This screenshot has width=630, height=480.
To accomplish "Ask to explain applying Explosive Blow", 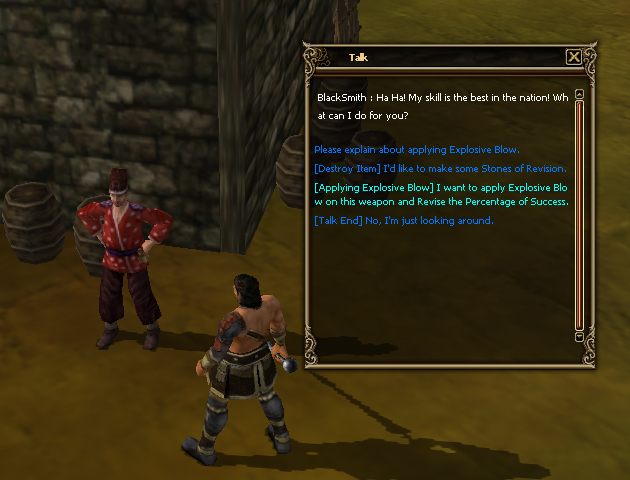I will tap(417, 150).
